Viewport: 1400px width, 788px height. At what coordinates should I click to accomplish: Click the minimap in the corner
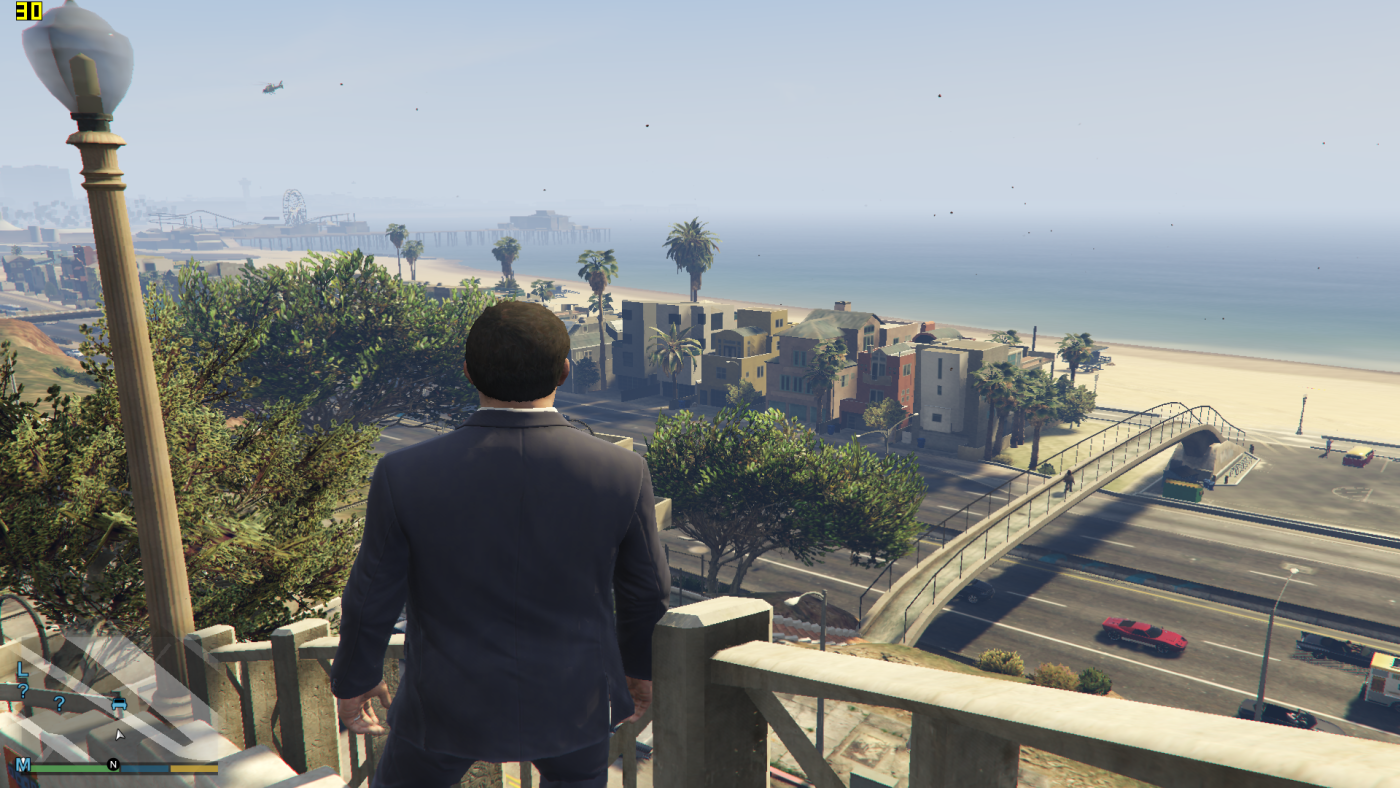(x=110, y=700)
